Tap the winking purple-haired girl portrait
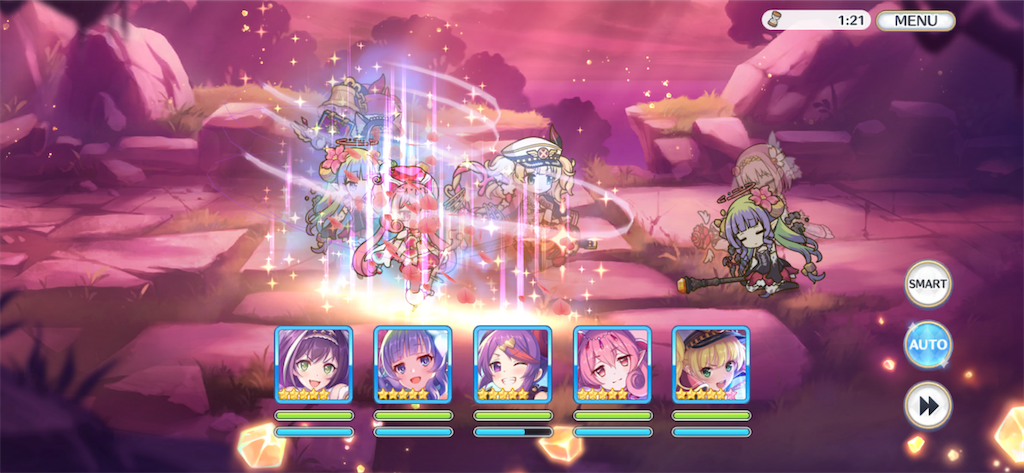The image size is (1024, 473). tap(512, 364)
